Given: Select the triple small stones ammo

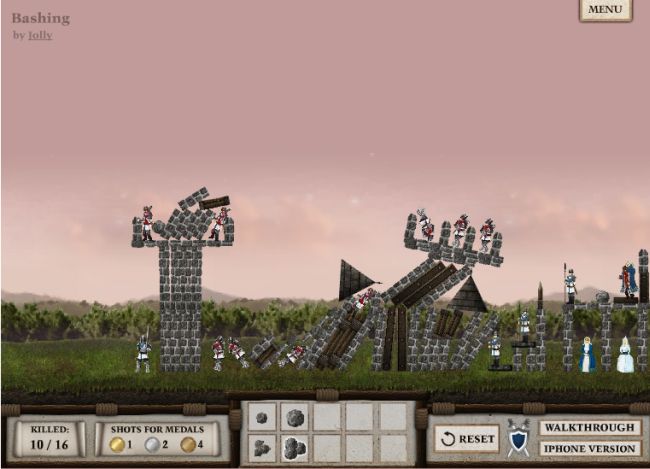Looking at the screenshot, I should click(x=262, y=447).
